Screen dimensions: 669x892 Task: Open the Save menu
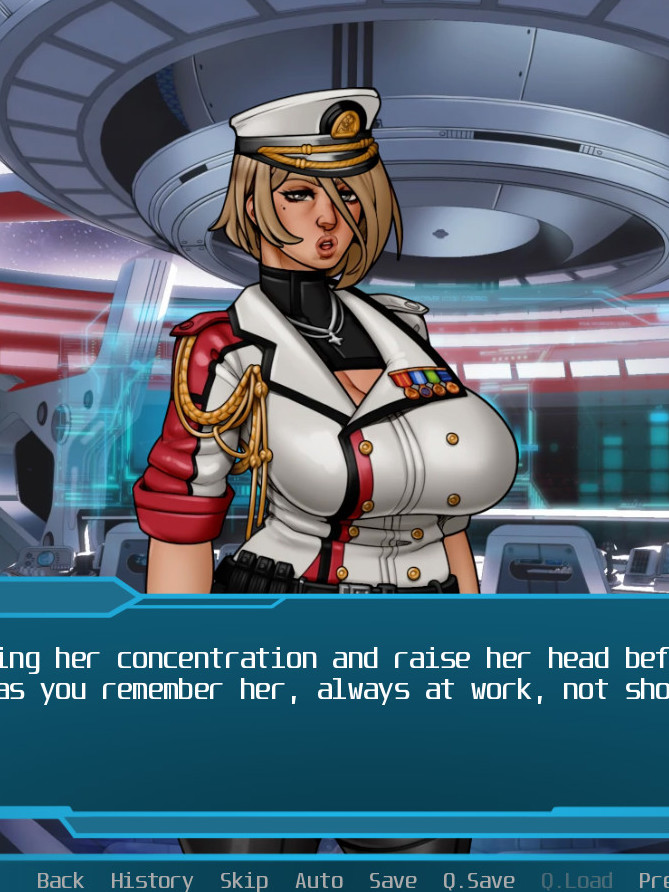pyautogui.click(x=392, y=880)
